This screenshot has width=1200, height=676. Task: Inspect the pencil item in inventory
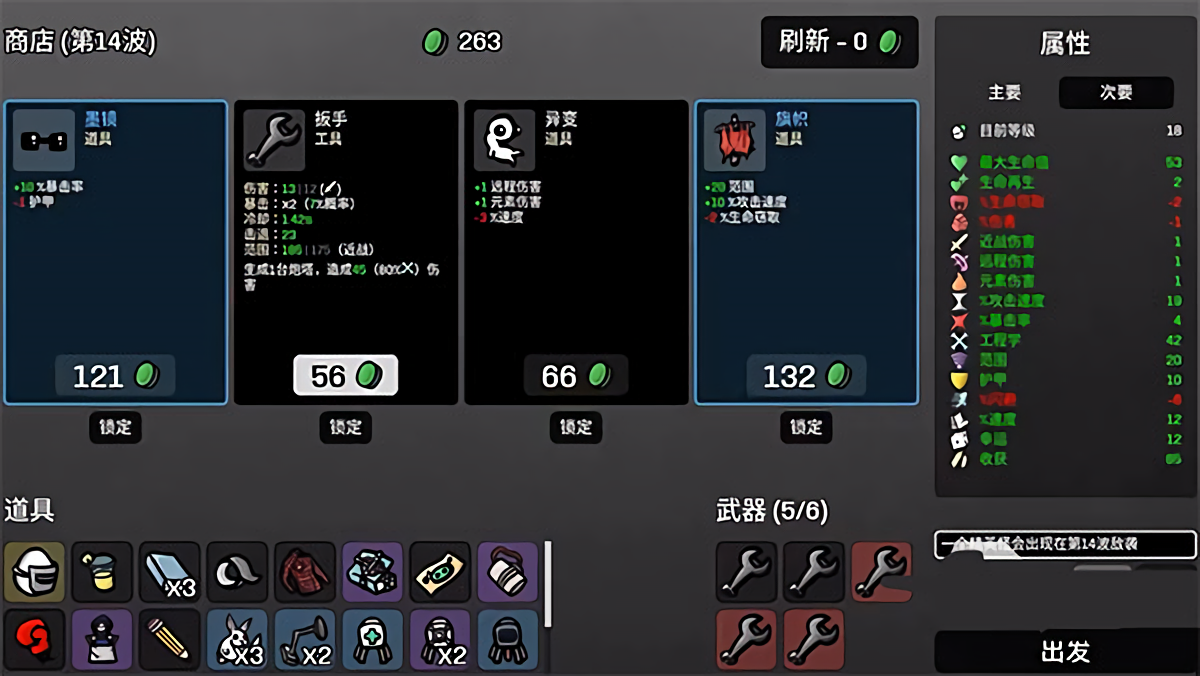click(169, 639)
